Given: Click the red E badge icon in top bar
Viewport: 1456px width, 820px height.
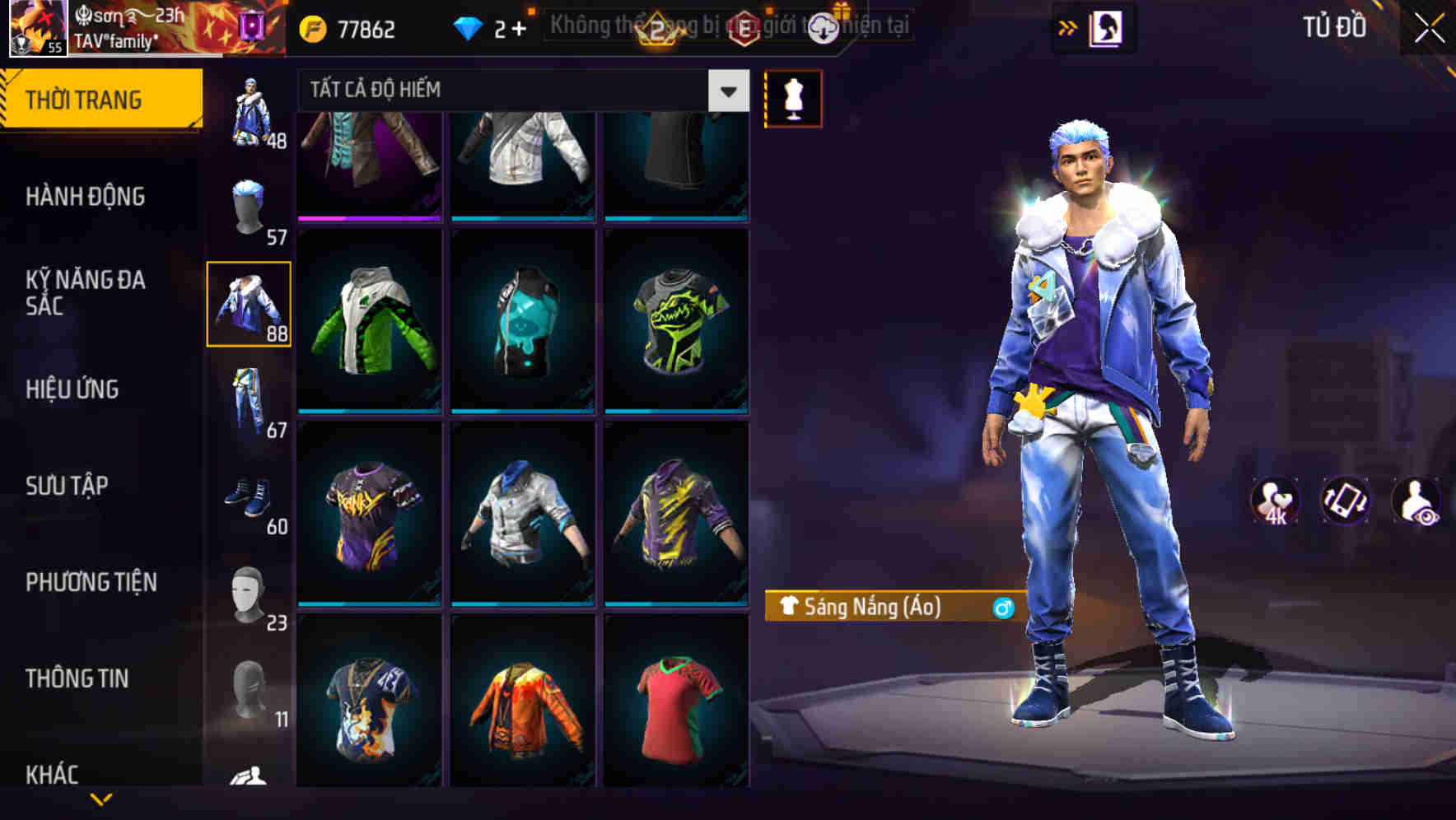Looking at the screenshot, I should pyautogui.click(x=746, y=27).
